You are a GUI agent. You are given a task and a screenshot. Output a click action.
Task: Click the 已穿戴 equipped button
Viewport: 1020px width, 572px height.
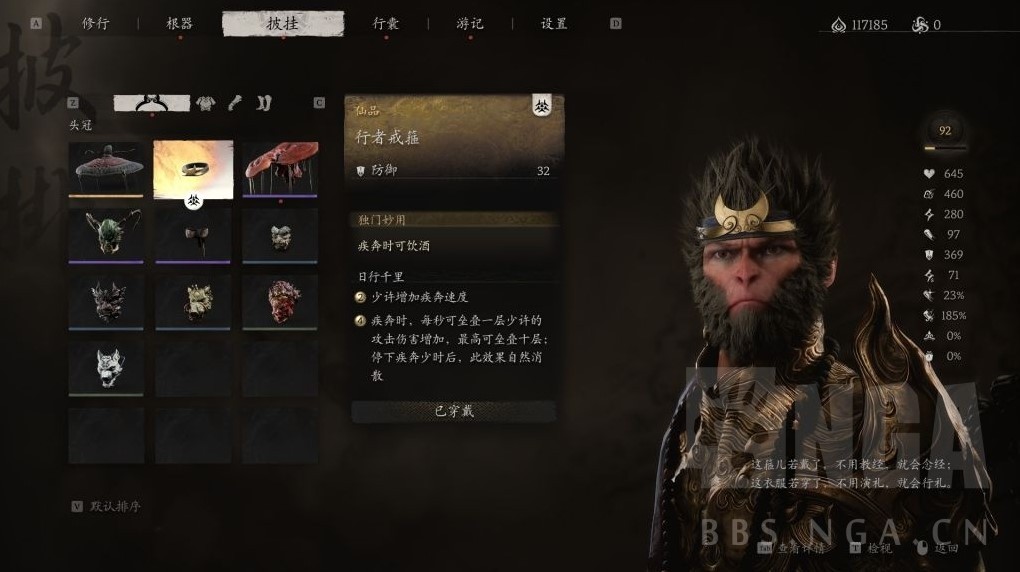pyautogui.click(x=454, y=411)
